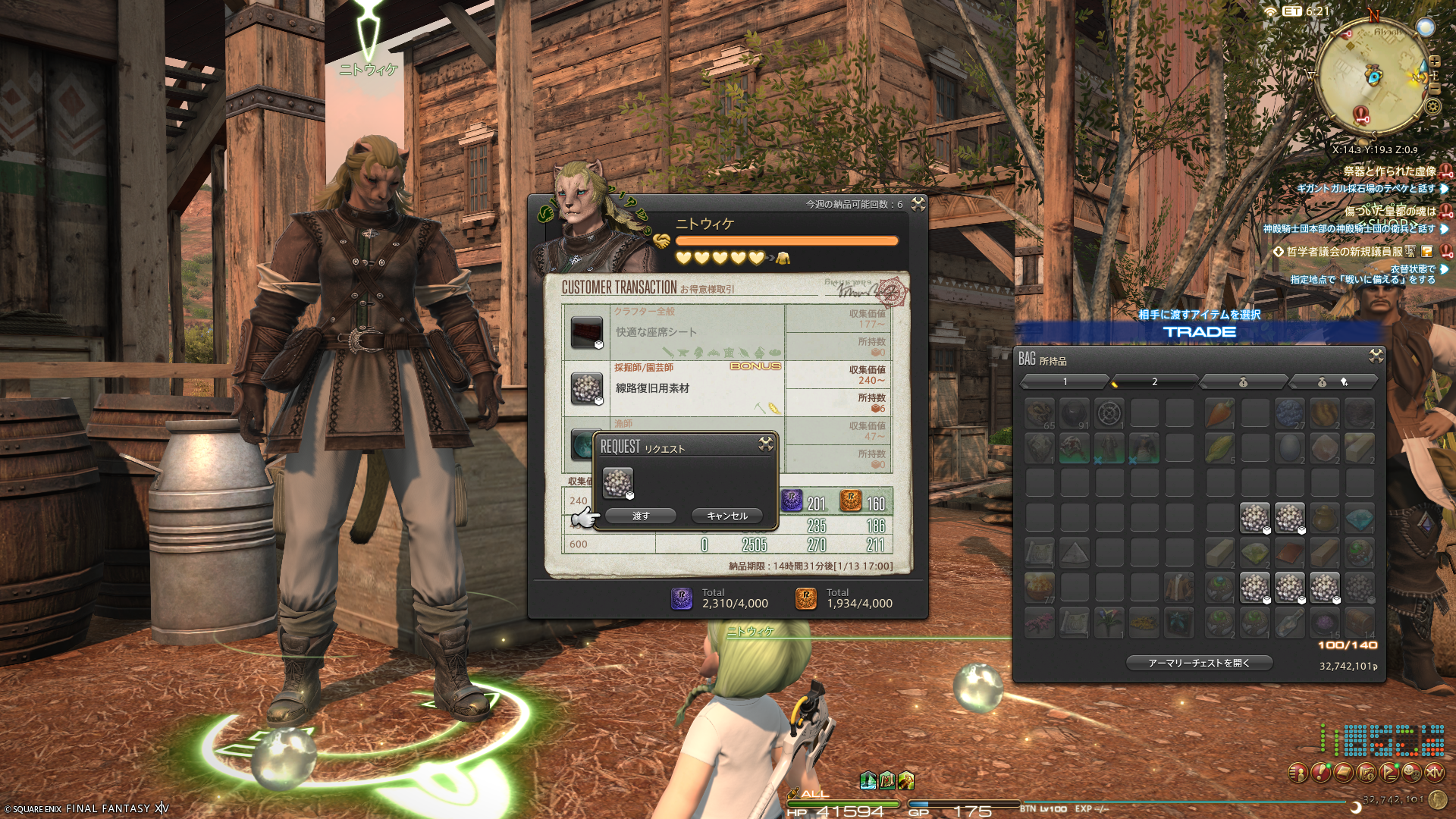Viewport: 1456px width, 819px height.
Task: Confirm handover with the 渡す button
Action: coord(641,516)
